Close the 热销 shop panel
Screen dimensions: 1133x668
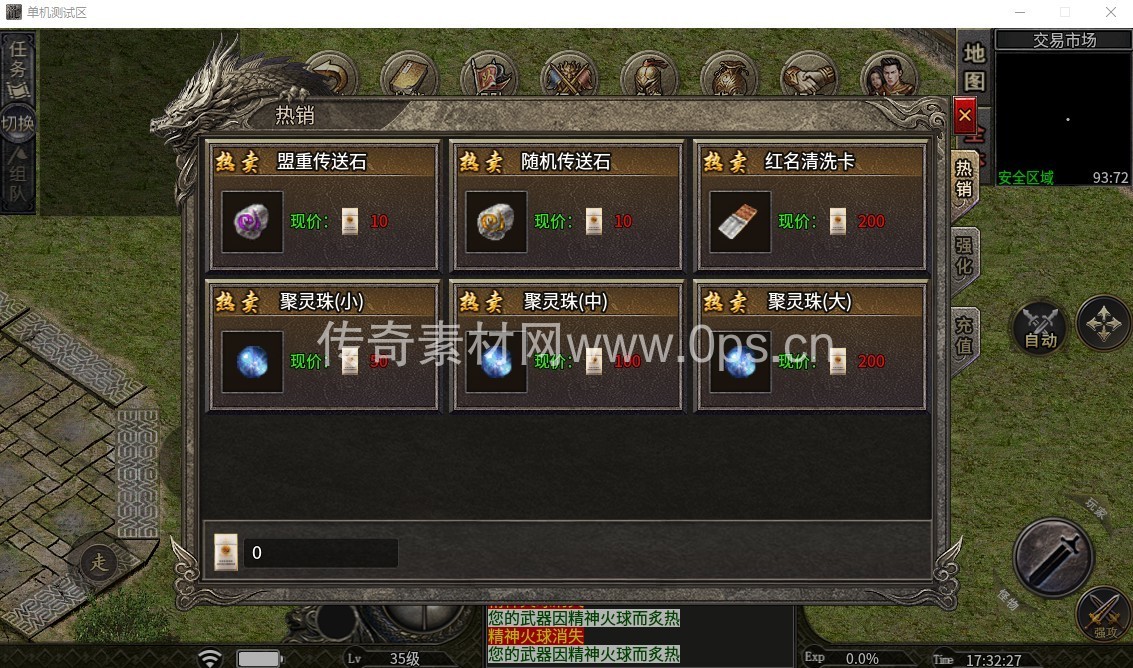965,116
